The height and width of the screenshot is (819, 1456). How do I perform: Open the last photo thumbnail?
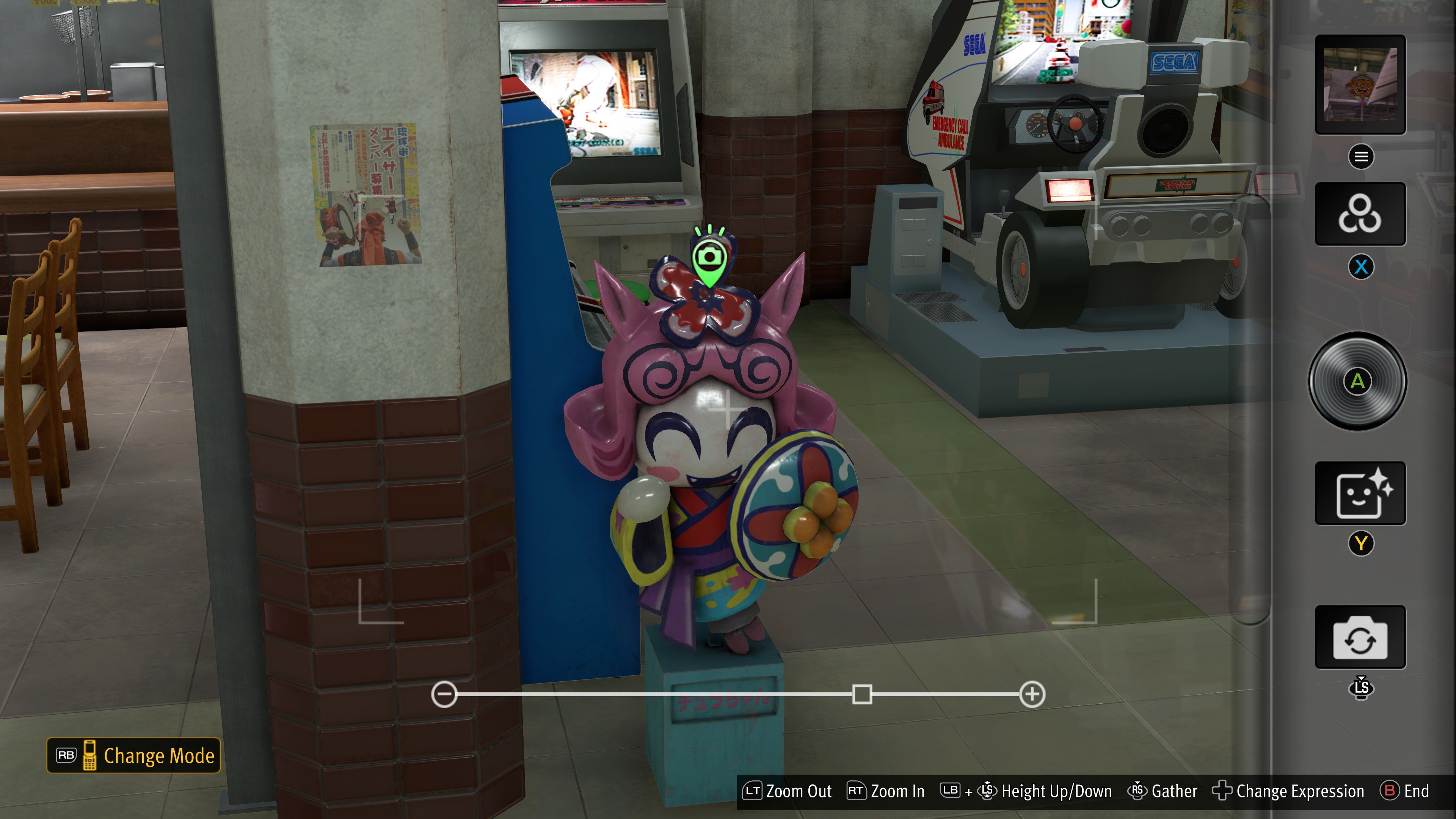point(1359,85)
